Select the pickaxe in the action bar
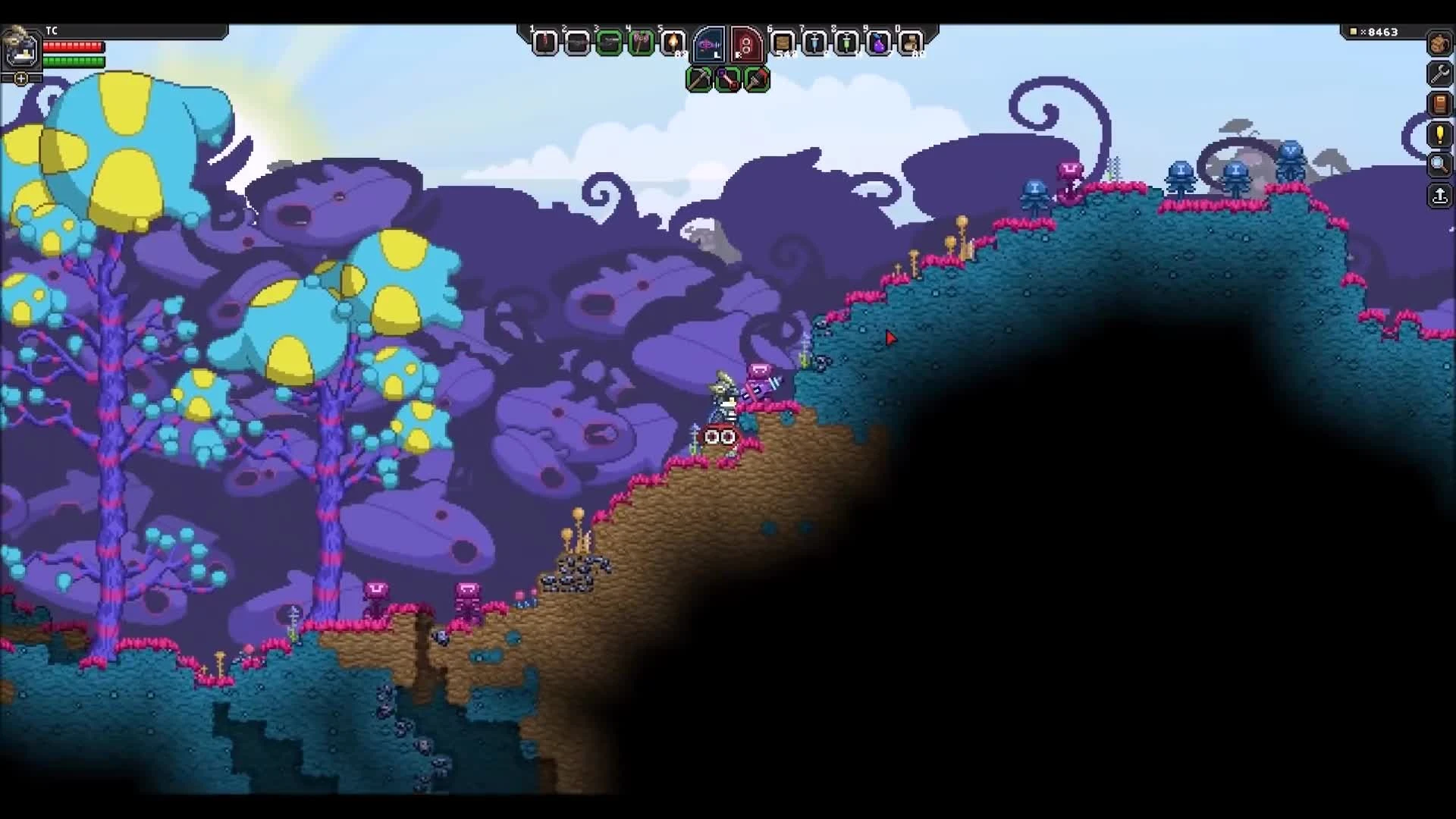This screenshot has height=819, width=1456. coord(699,79)
